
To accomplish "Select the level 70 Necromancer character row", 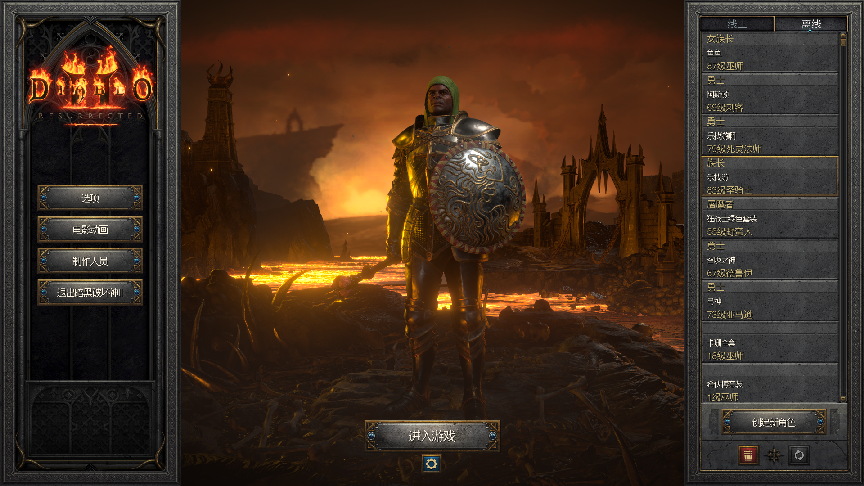I will pyautogui.click(x=770, y=134).
